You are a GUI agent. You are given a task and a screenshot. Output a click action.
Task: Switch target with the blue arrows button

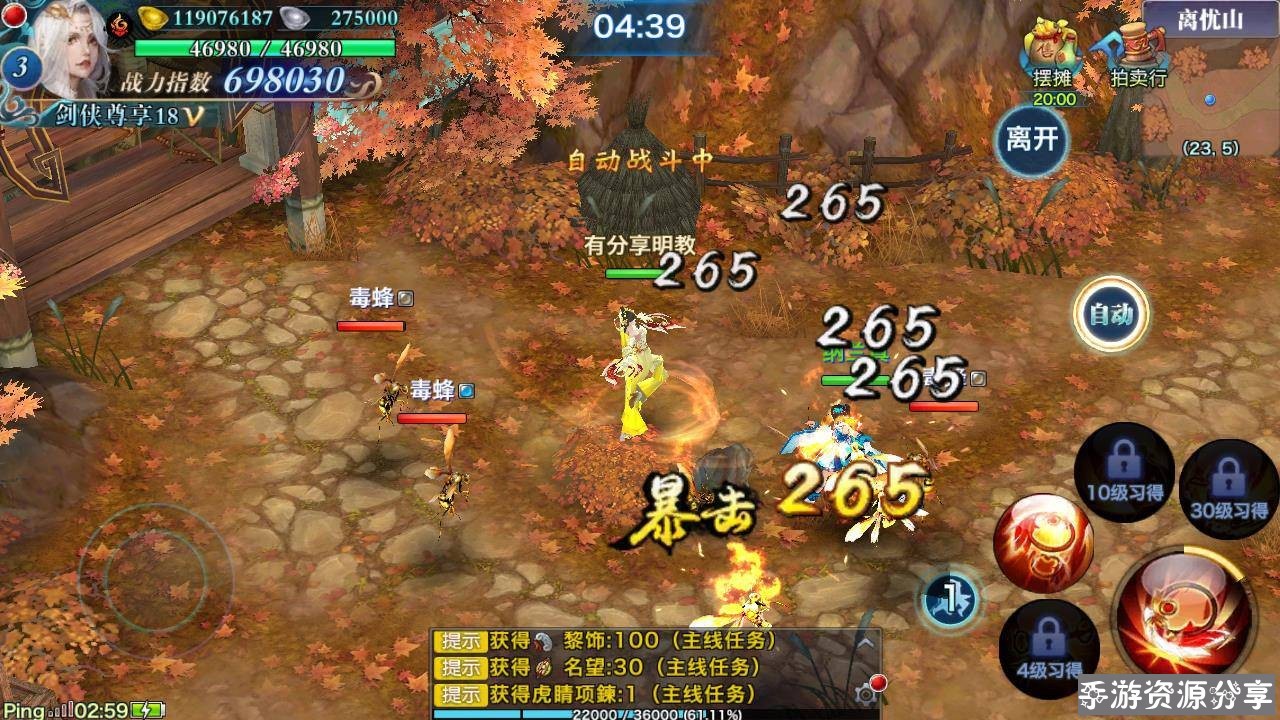tap(947, 598)
